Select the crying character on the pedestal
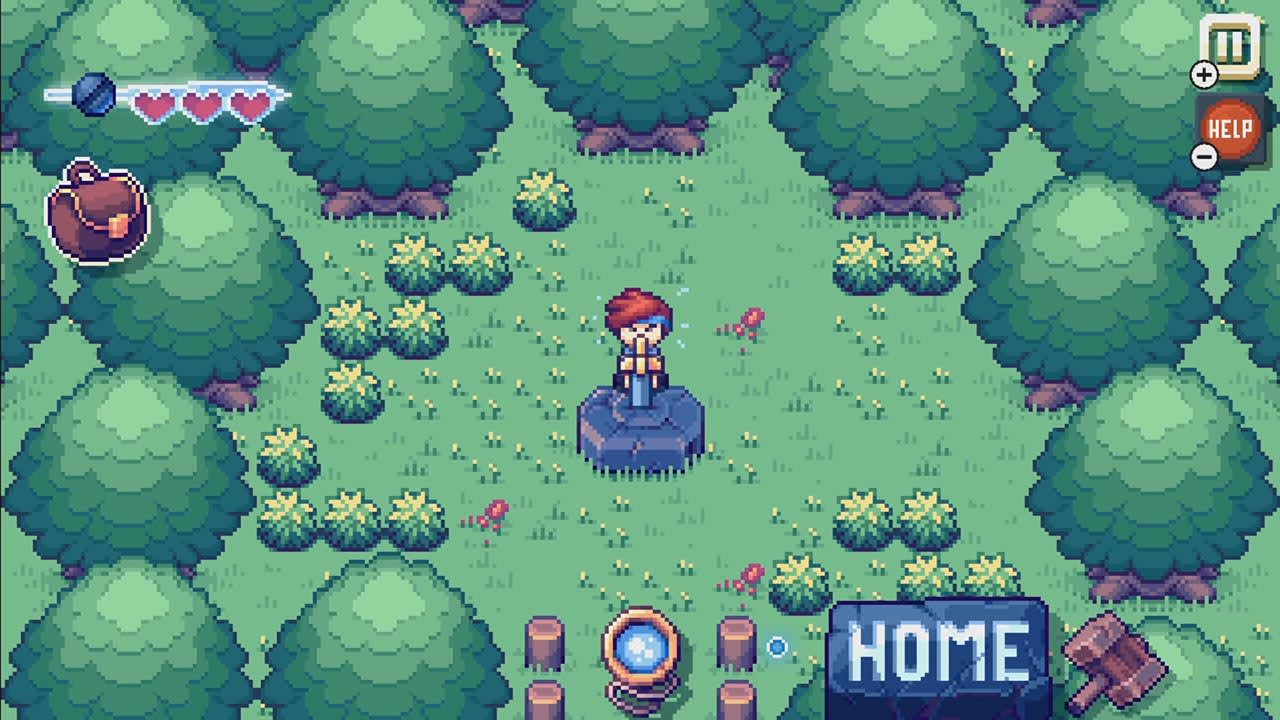 641,335
